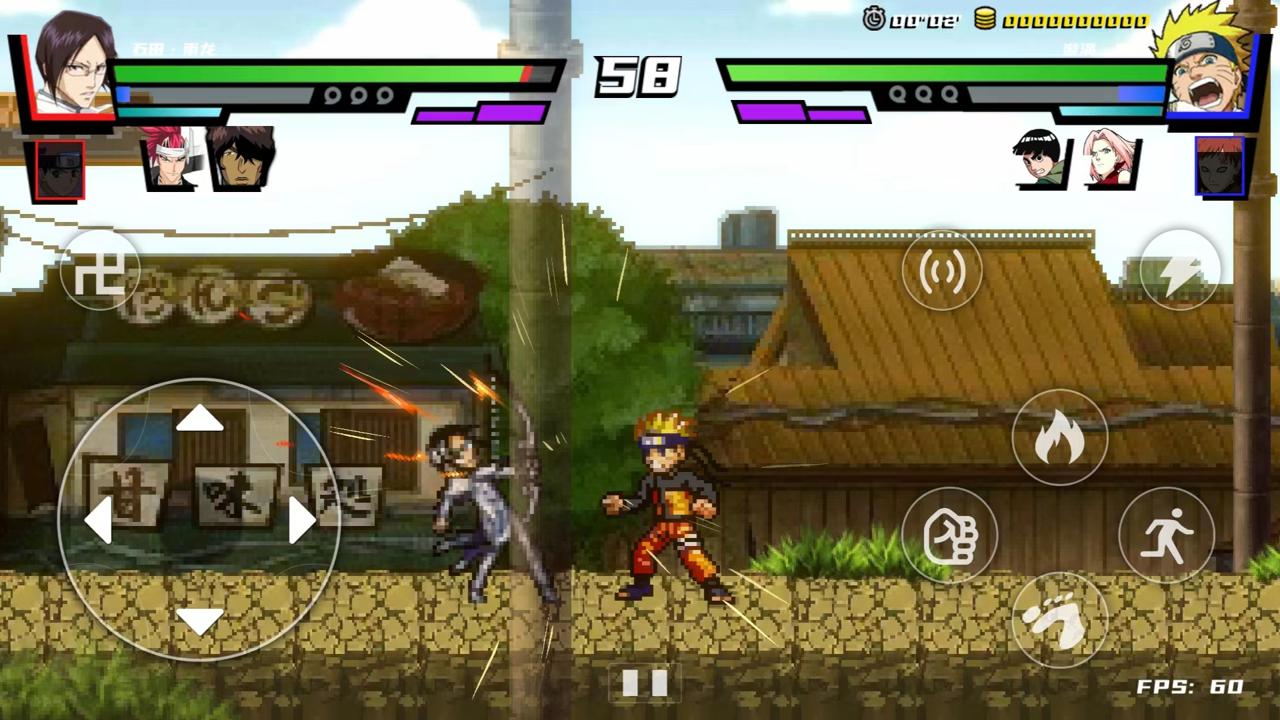Tap the left arrow on the D-pad
This screenshot has height=720, width=1280.
pos(97,520)
